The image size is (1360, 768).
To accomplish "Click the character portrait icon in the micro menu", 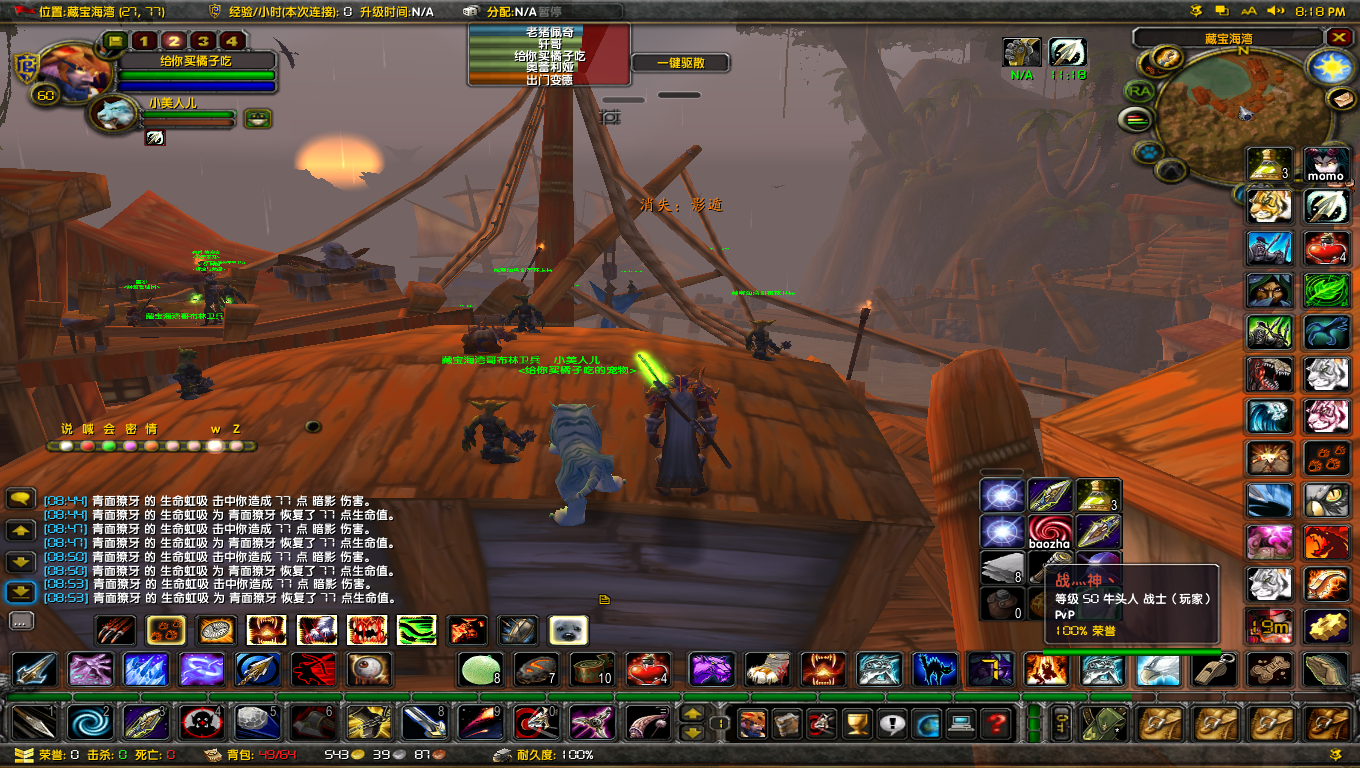I will [751, 723].
